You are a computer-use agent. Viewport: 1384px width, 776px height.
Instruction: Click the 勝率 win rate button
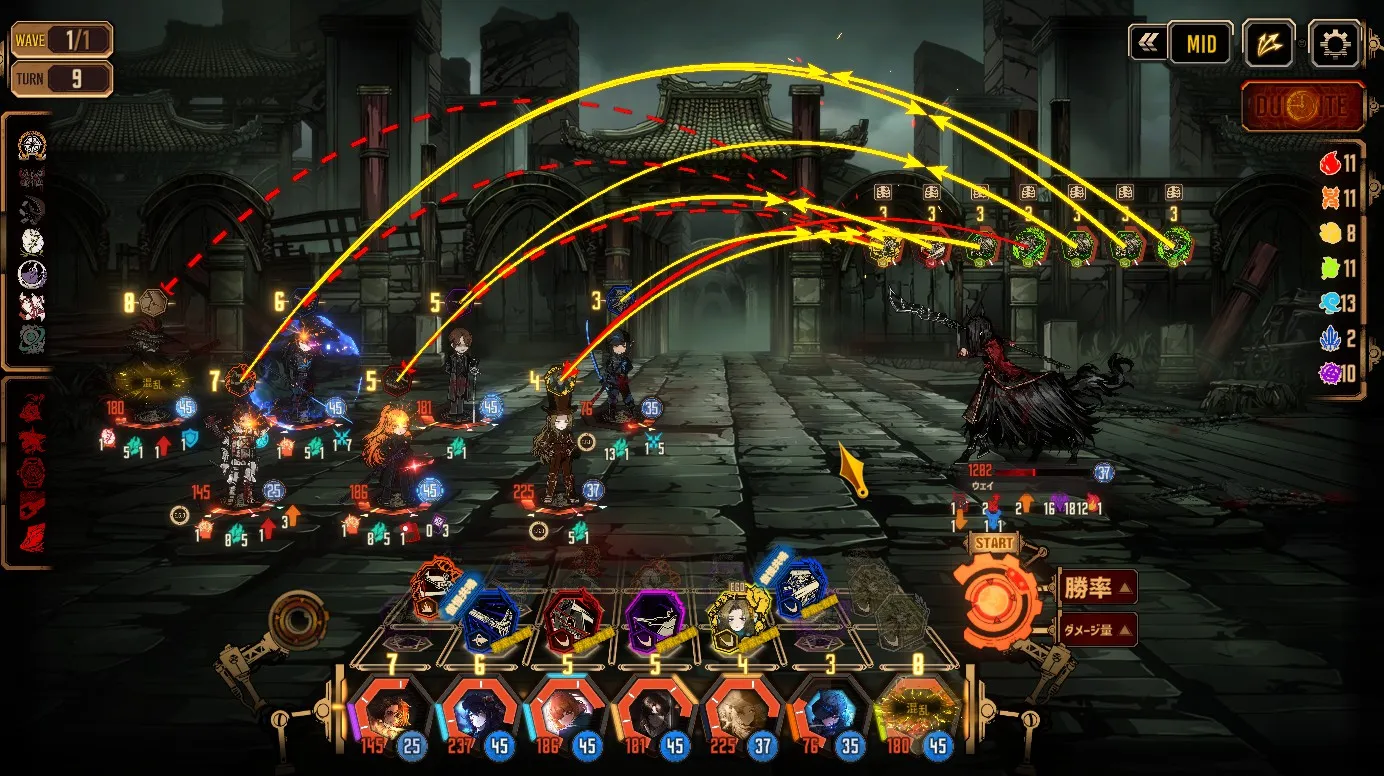[x=1096, y=588]
